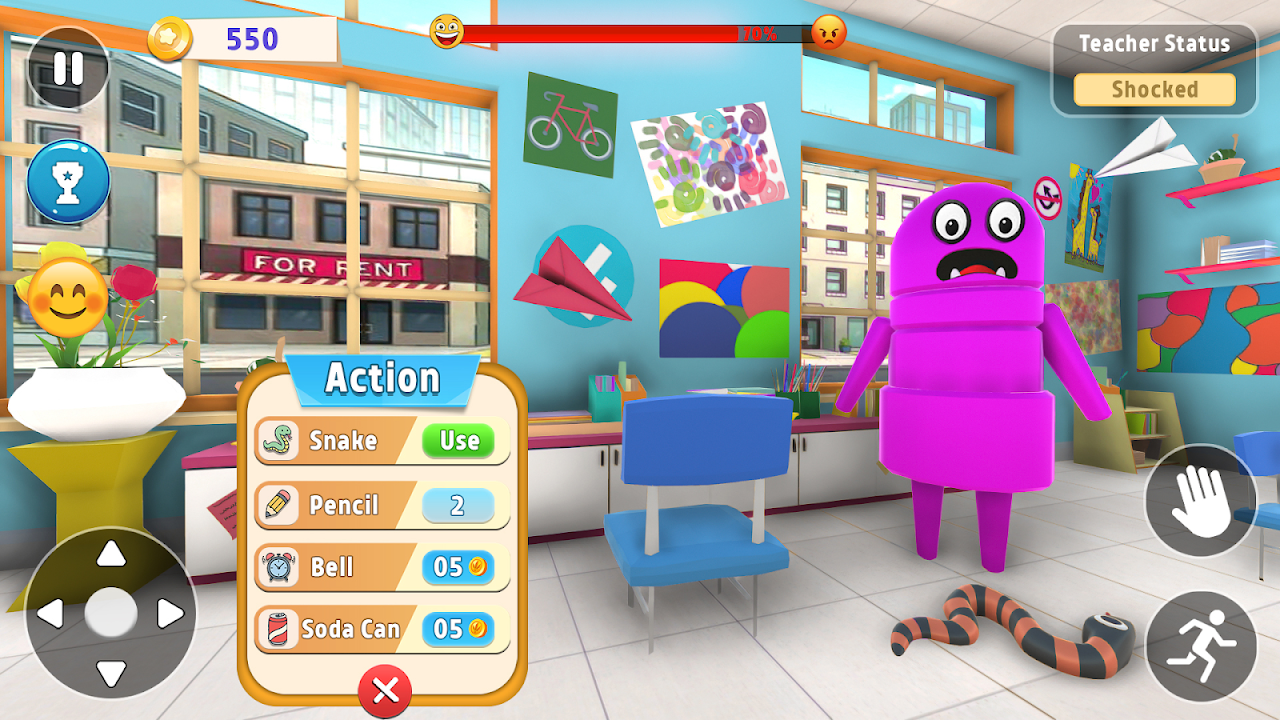The height and width of the screenshot is (720, 1280).
Task: Select the Pencil action row
Action: coord(381,505)
